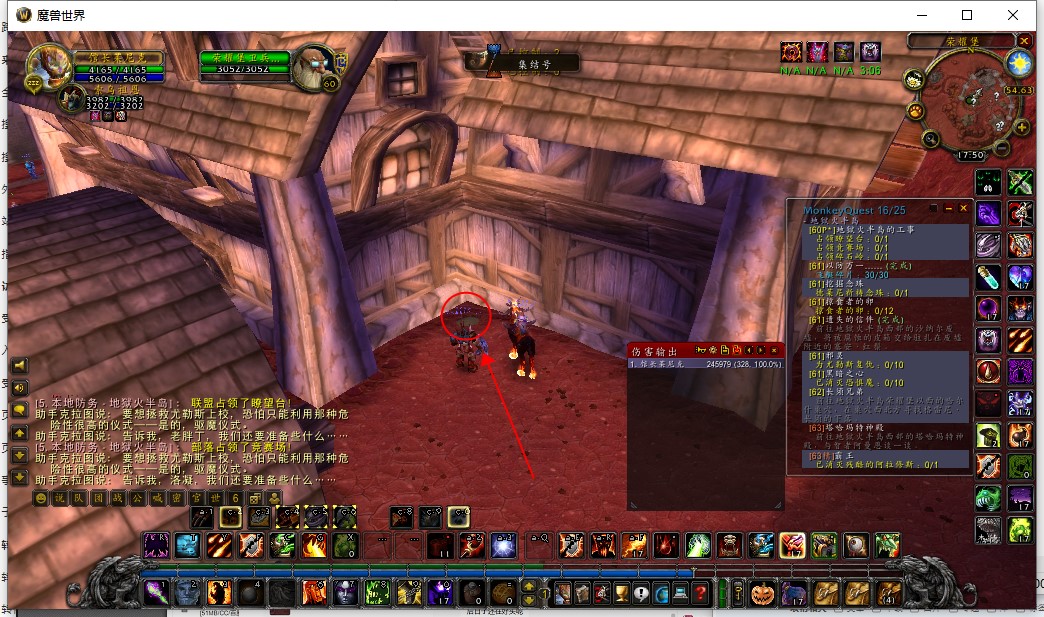Close the MonkeyQuest tracker panel
Viewport: 1044px width, 617px height.
[964, 208]
